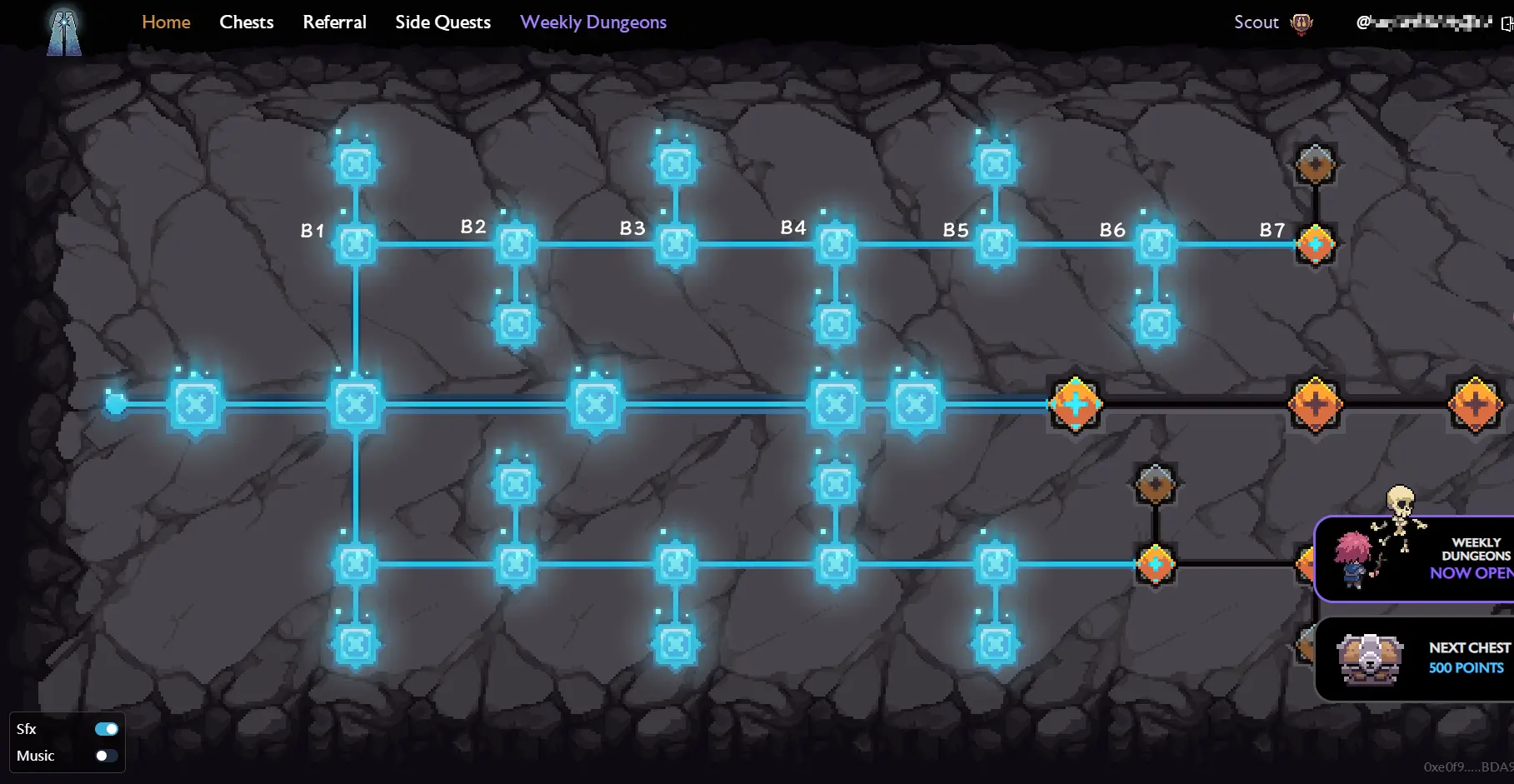1514x784 pixels.
Task: Open the Scout rank badge
Action: pos(1272,22)
